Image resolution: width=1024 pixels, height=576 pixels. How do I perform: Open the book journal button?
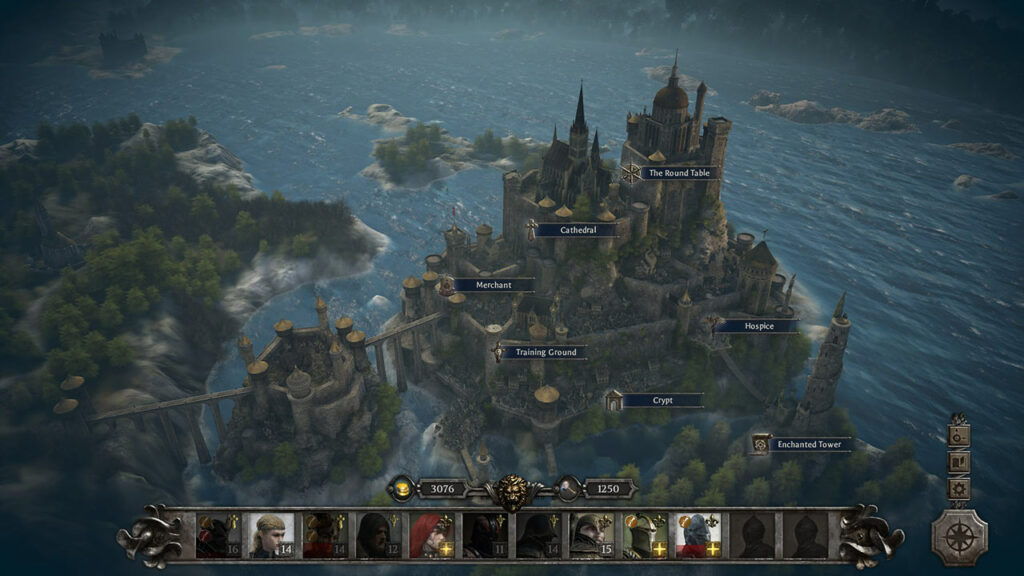pos(959,462)
